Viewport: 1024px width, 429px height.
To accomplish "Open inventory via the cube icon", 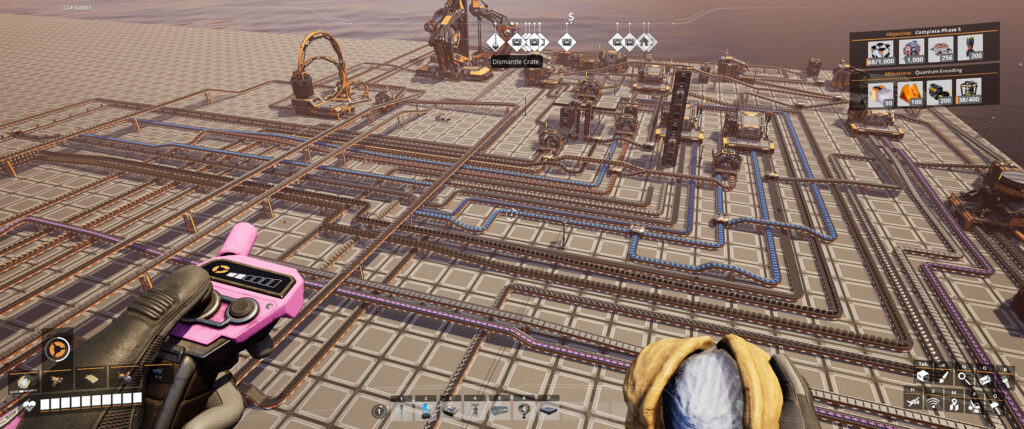I will pyautogui.click(x=922, y=378).
